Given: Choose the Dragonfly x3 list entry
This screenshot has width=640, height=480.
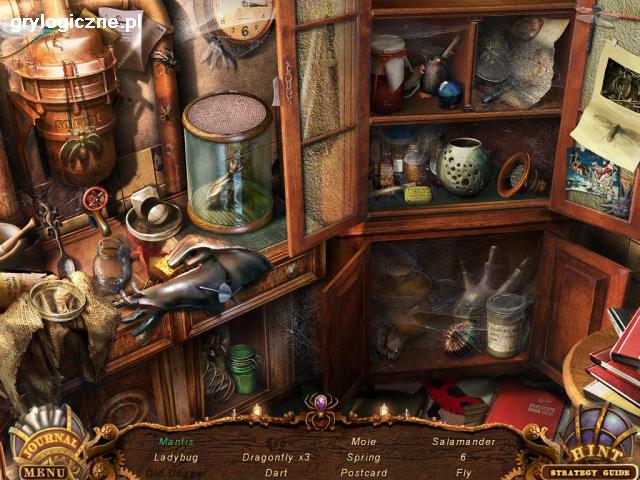Looking at the screenshot, I should pyautogui.click(x=276, y=457).
